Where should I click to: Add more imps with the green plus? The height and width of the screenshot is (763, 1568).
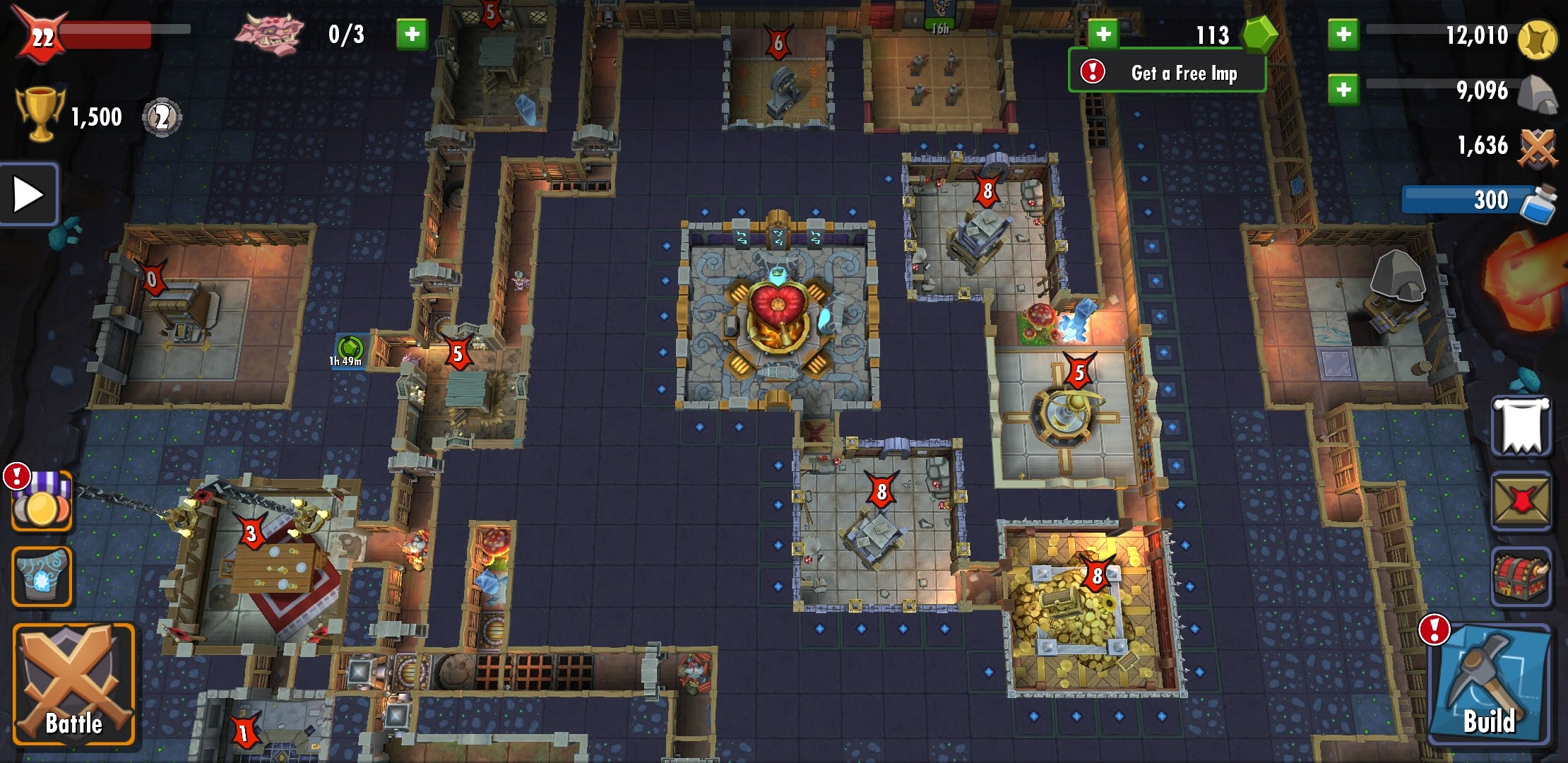[412, 34]
